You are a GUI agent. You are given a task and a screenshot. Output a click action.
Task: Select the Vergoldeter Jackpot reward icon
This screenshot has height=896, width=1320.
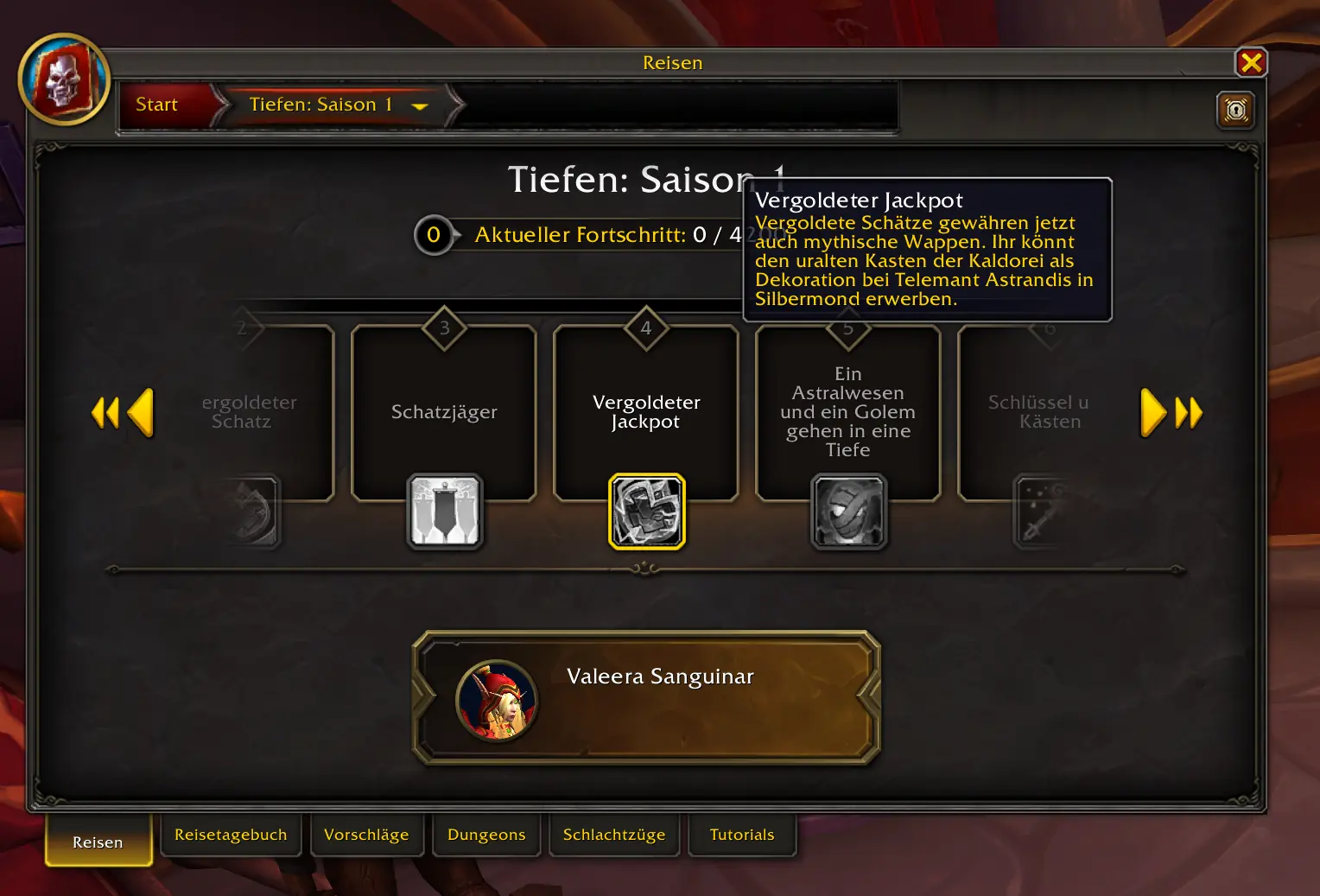tap(646, 512)
